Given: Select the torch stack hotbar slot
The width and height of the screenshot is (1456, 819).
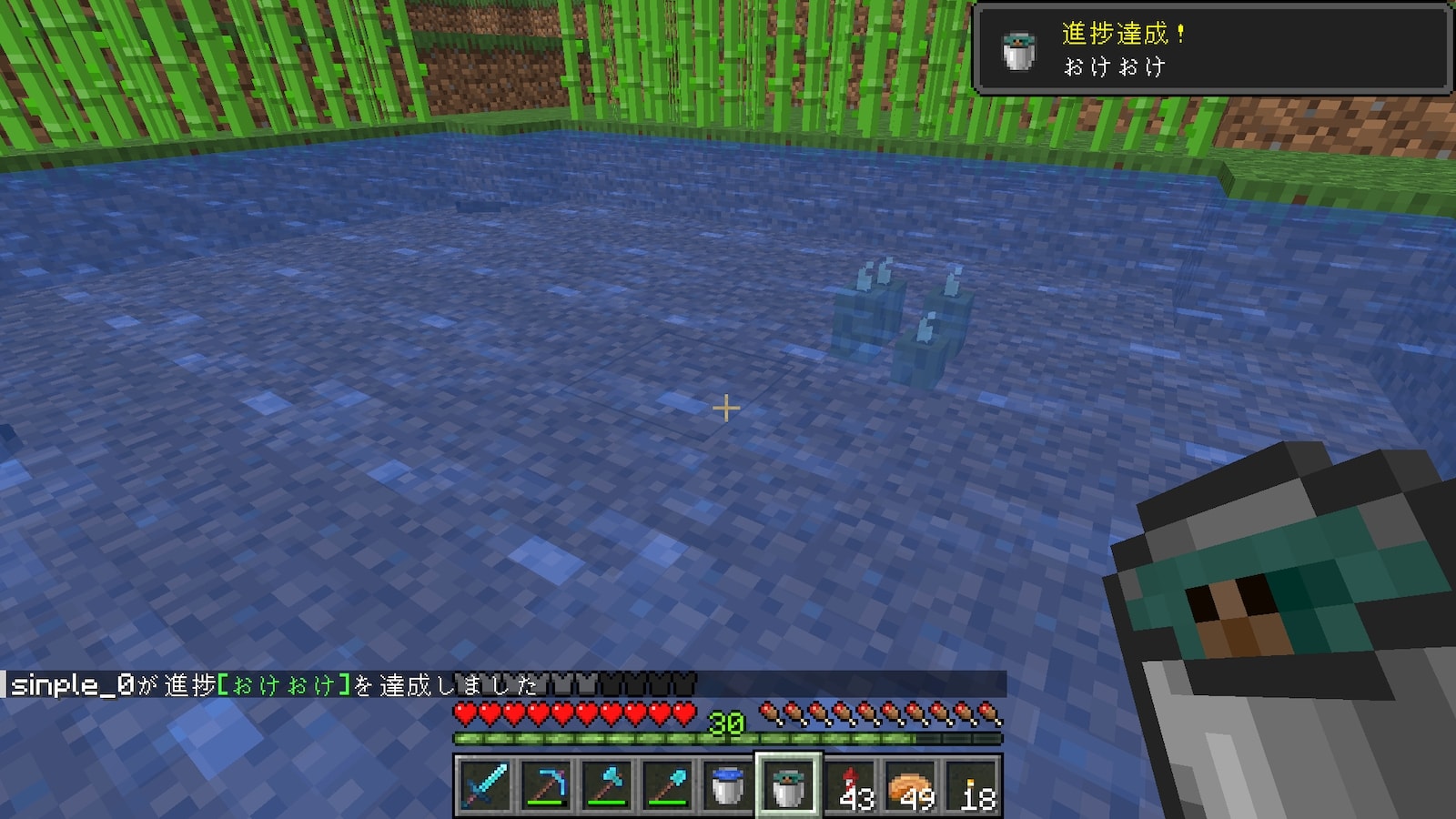Looking at the screenshot, I should [x=972, y=786].
